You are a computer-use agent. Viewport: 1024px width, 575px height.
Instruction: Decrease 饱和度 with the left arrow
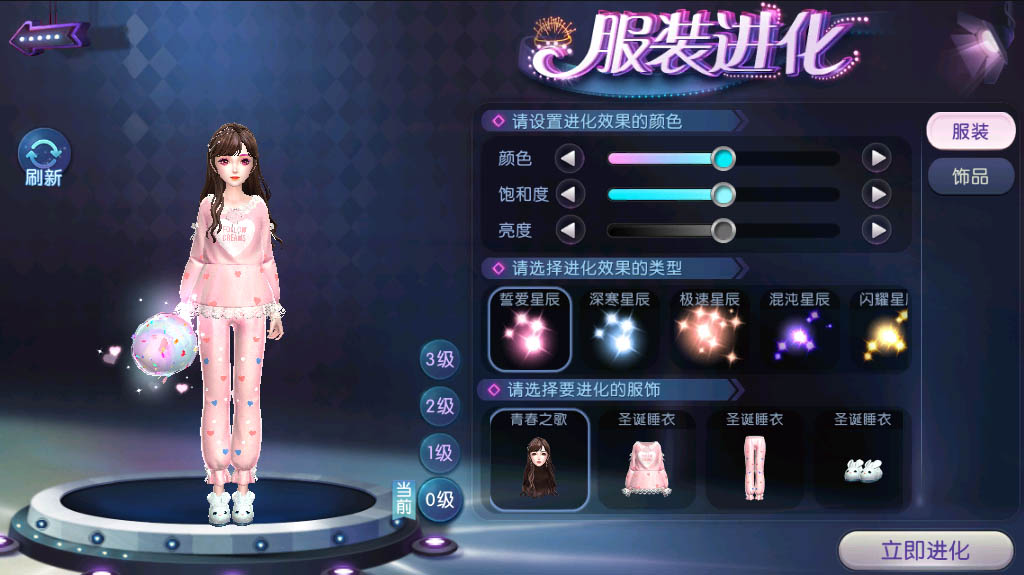pos(570,194)
